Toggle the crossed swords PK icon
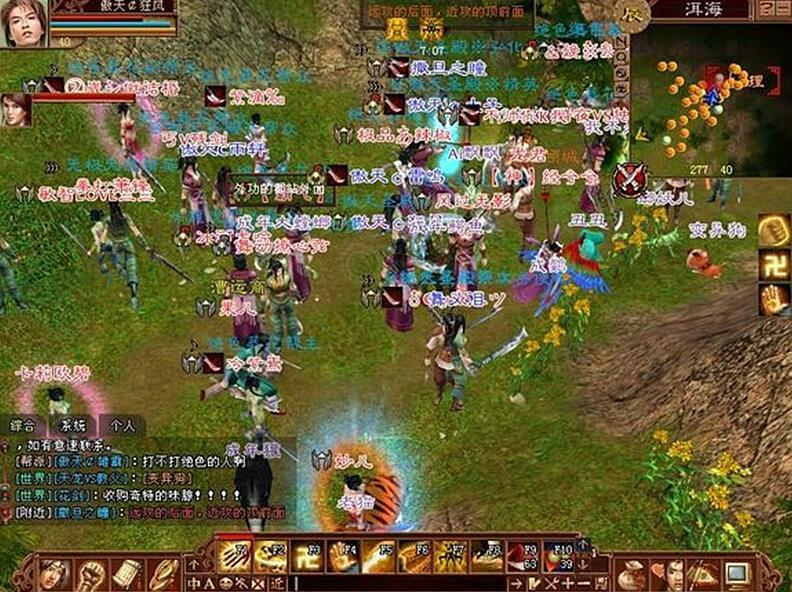This screenshot has height=592, width=792. [x=629, y=180]
